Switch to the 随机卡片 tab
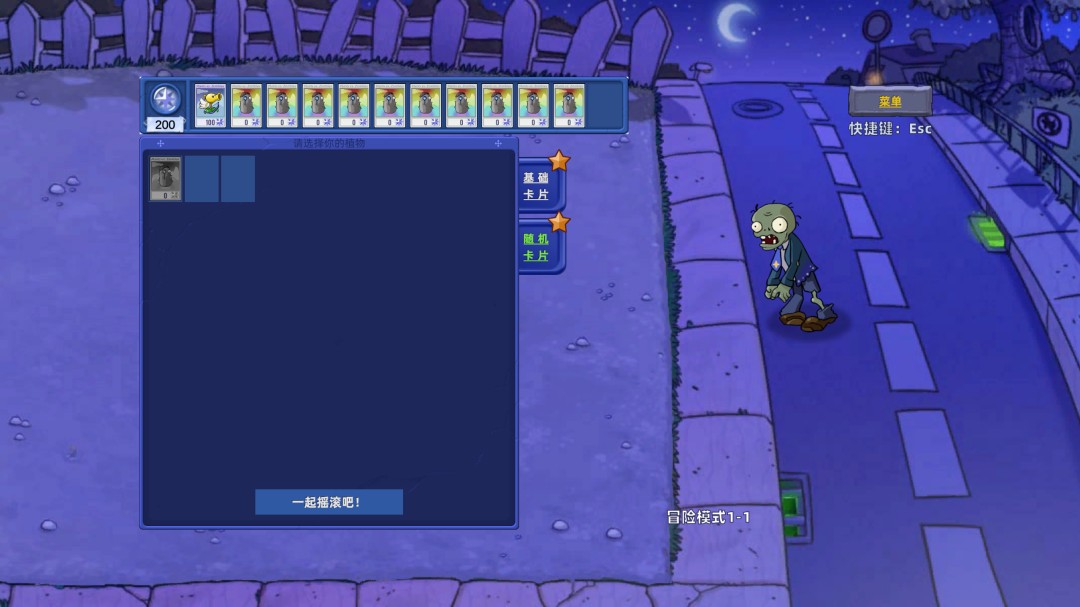Viewport: 1080px width, 607px height. pos(537,247)
